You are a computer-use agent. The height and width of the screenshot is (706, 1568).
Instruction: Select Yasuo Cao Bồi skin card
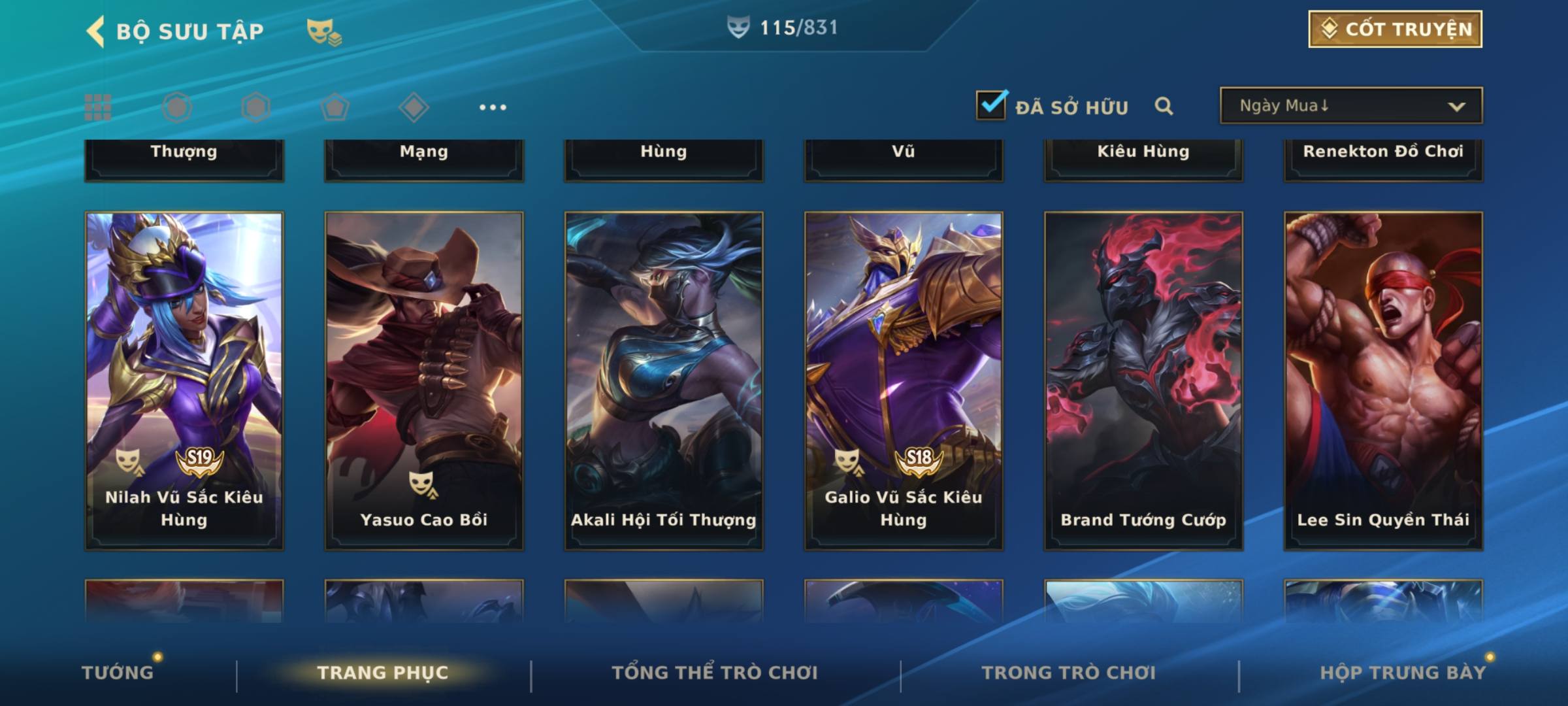click(x=424, y=380)
